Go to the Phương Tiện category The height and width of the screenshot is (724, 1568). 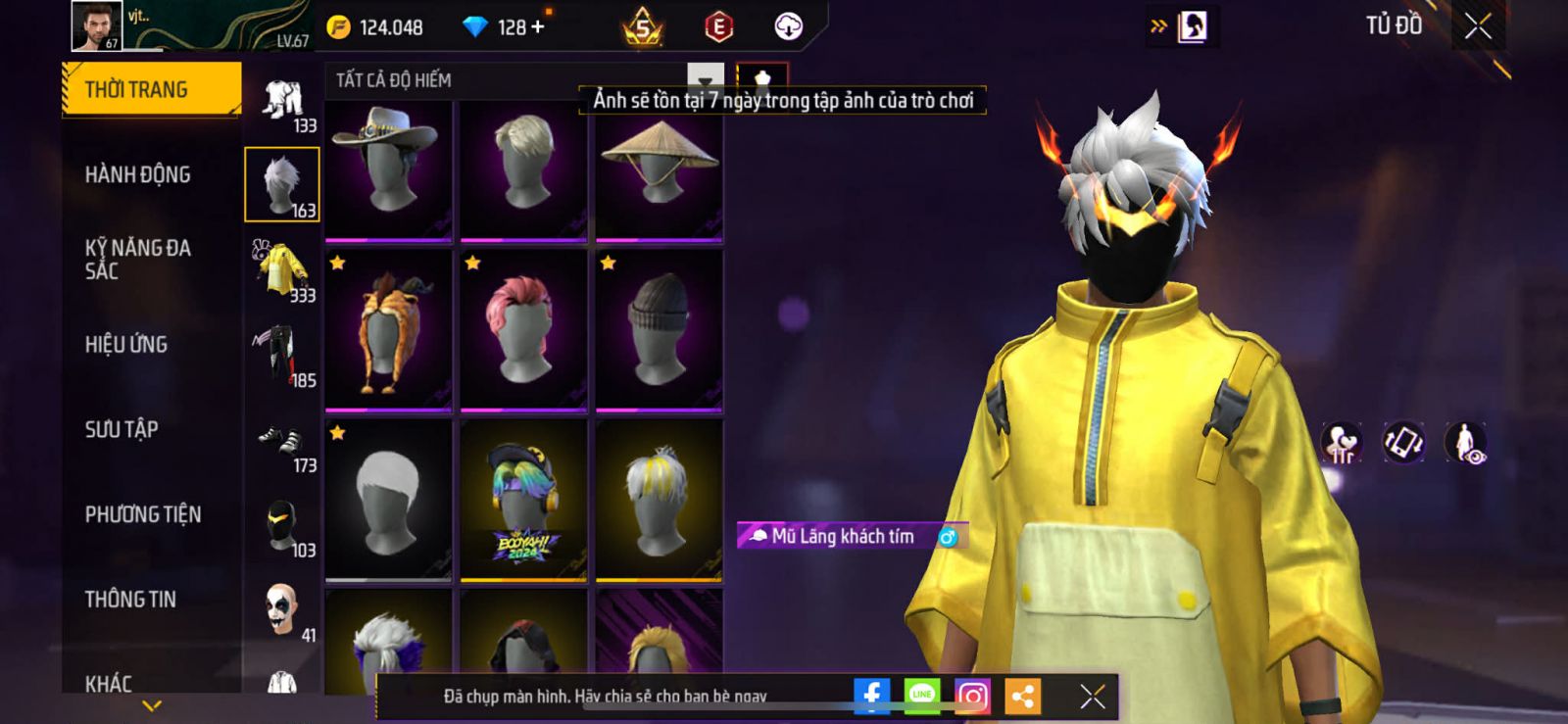(x=142, y=514)
